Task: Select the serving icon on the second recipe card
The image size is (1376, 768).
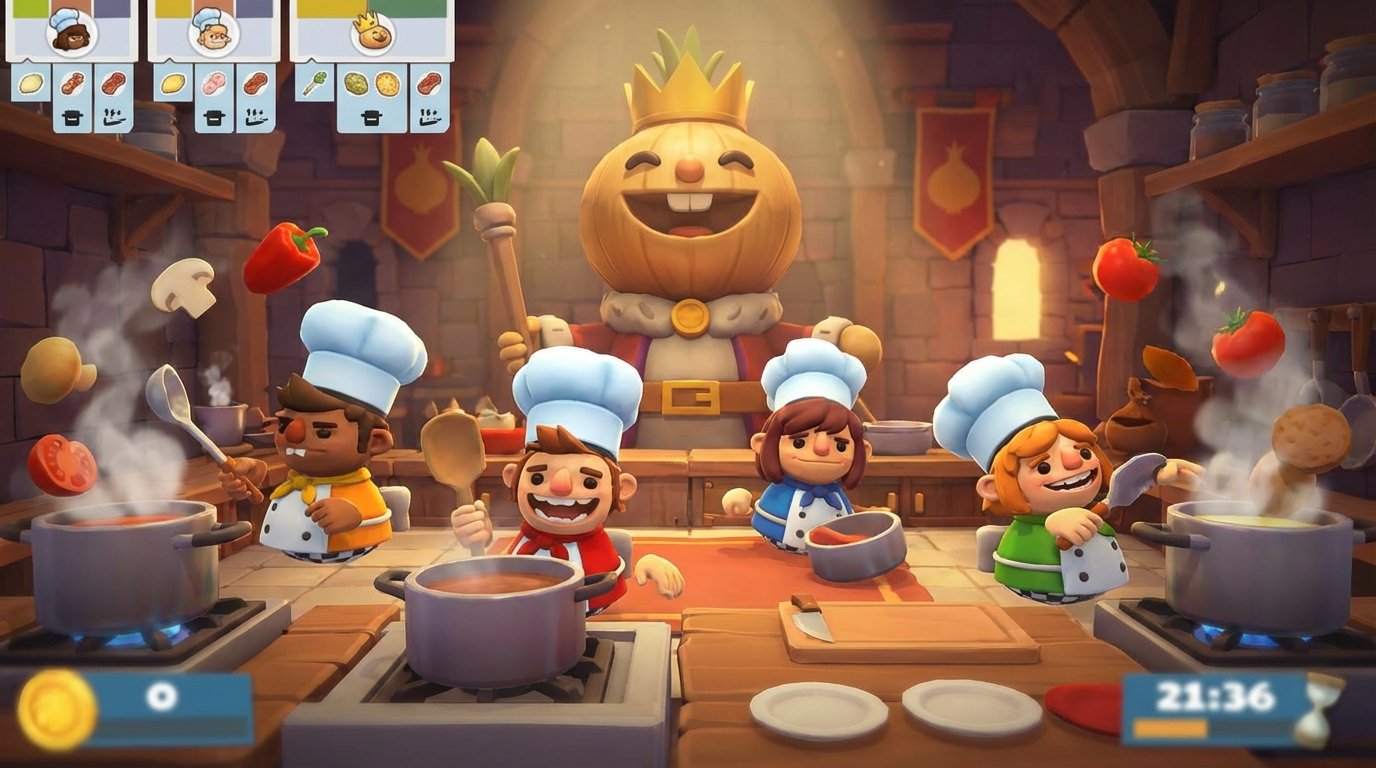Action: coord(254,118)
